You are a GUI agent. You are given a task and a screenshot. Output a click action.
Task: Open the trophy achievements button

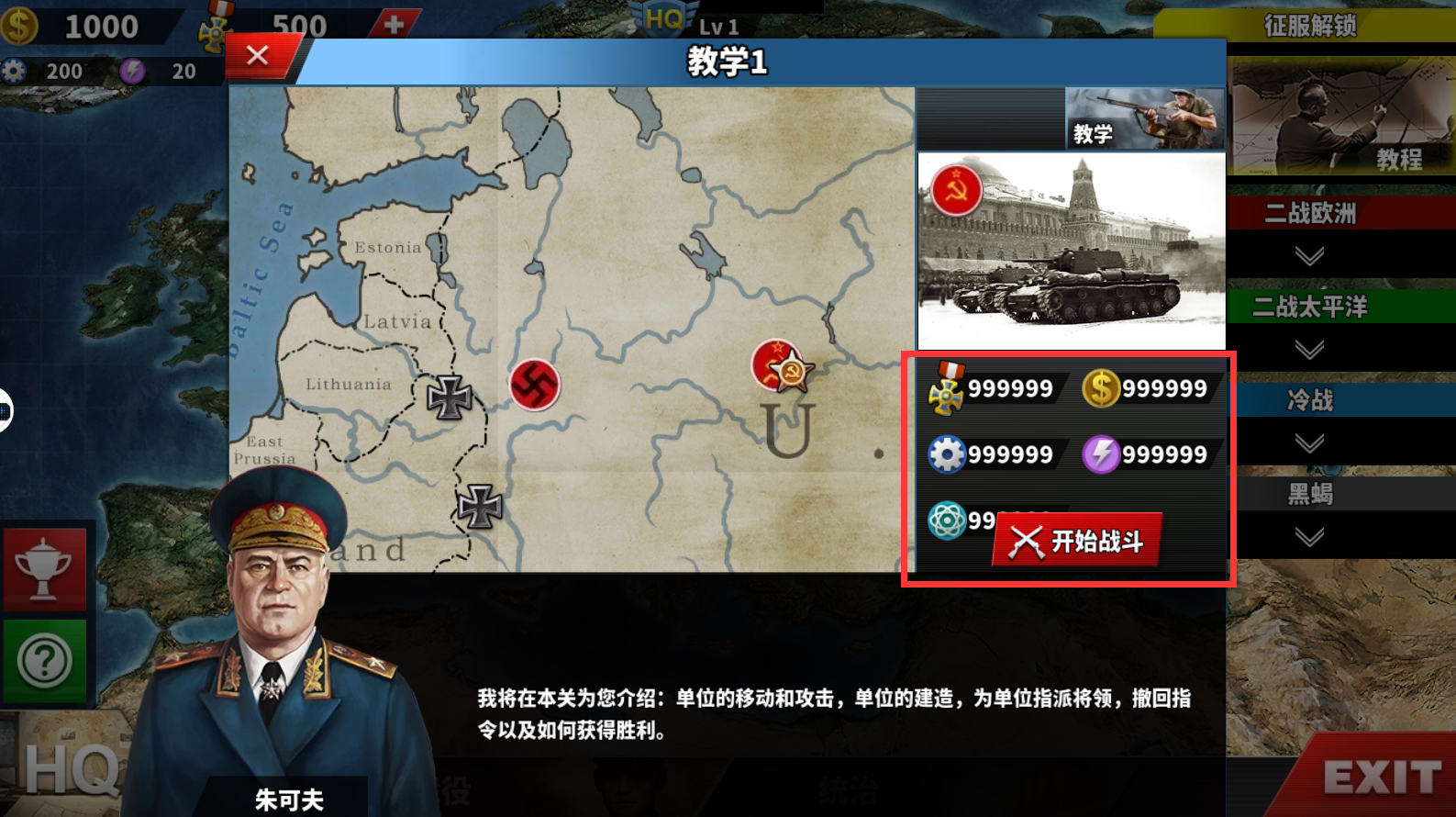(44, 569)
